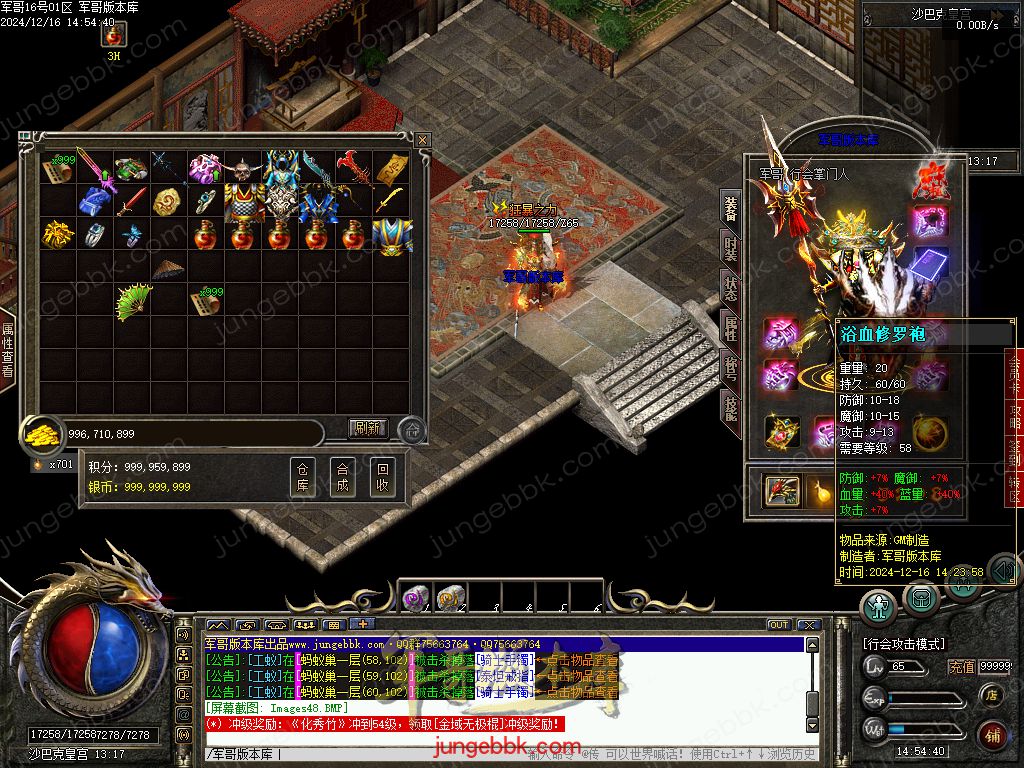Click the 充值 recharge button

[x=961, y=667]
